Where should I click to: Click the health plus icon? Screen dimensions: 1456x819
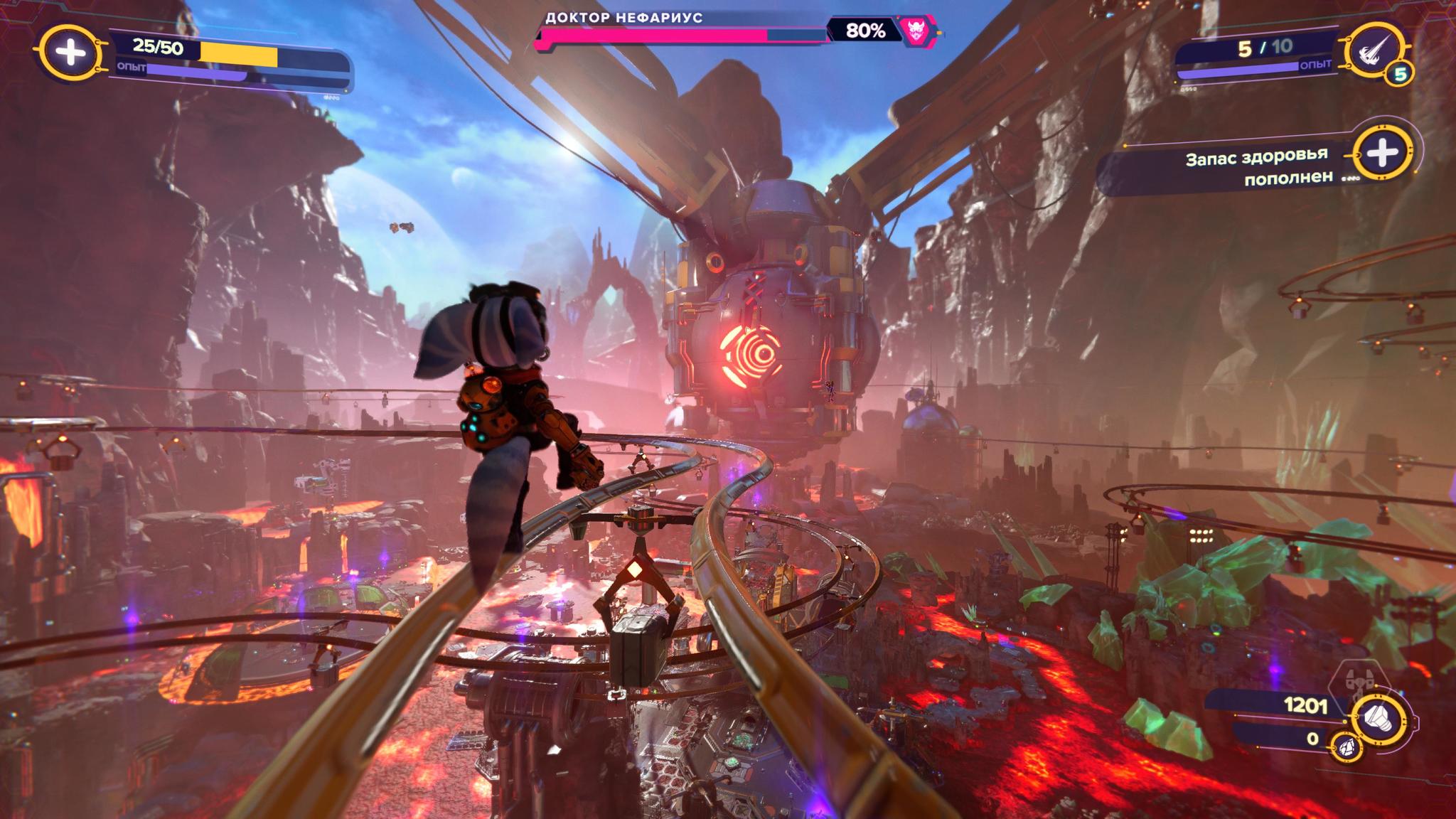click(x=70, y=52)
